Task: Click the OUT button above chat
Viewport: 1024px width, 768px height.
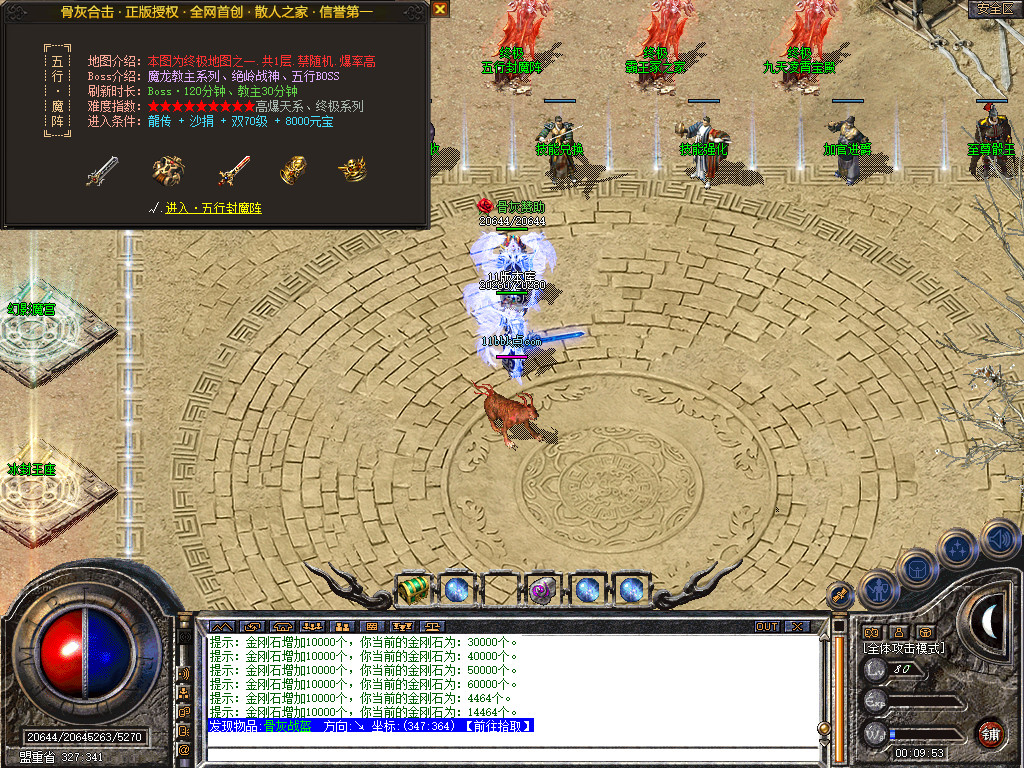Action: (x=767, y=627)
